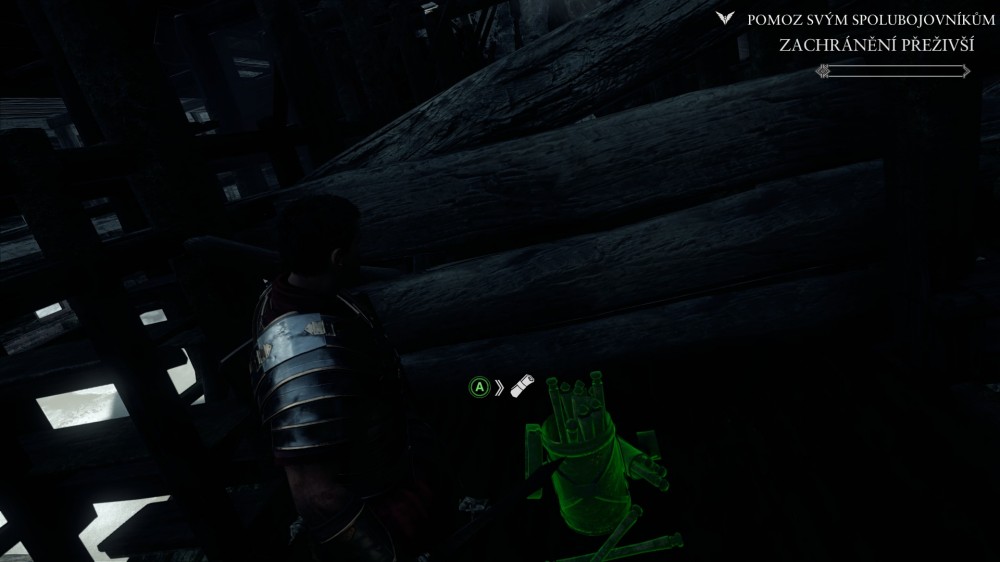The height and width of the screenshot is (562, 1000).
Task: Click the white pilum pickup icon
Action: click(x=523, y=387)
